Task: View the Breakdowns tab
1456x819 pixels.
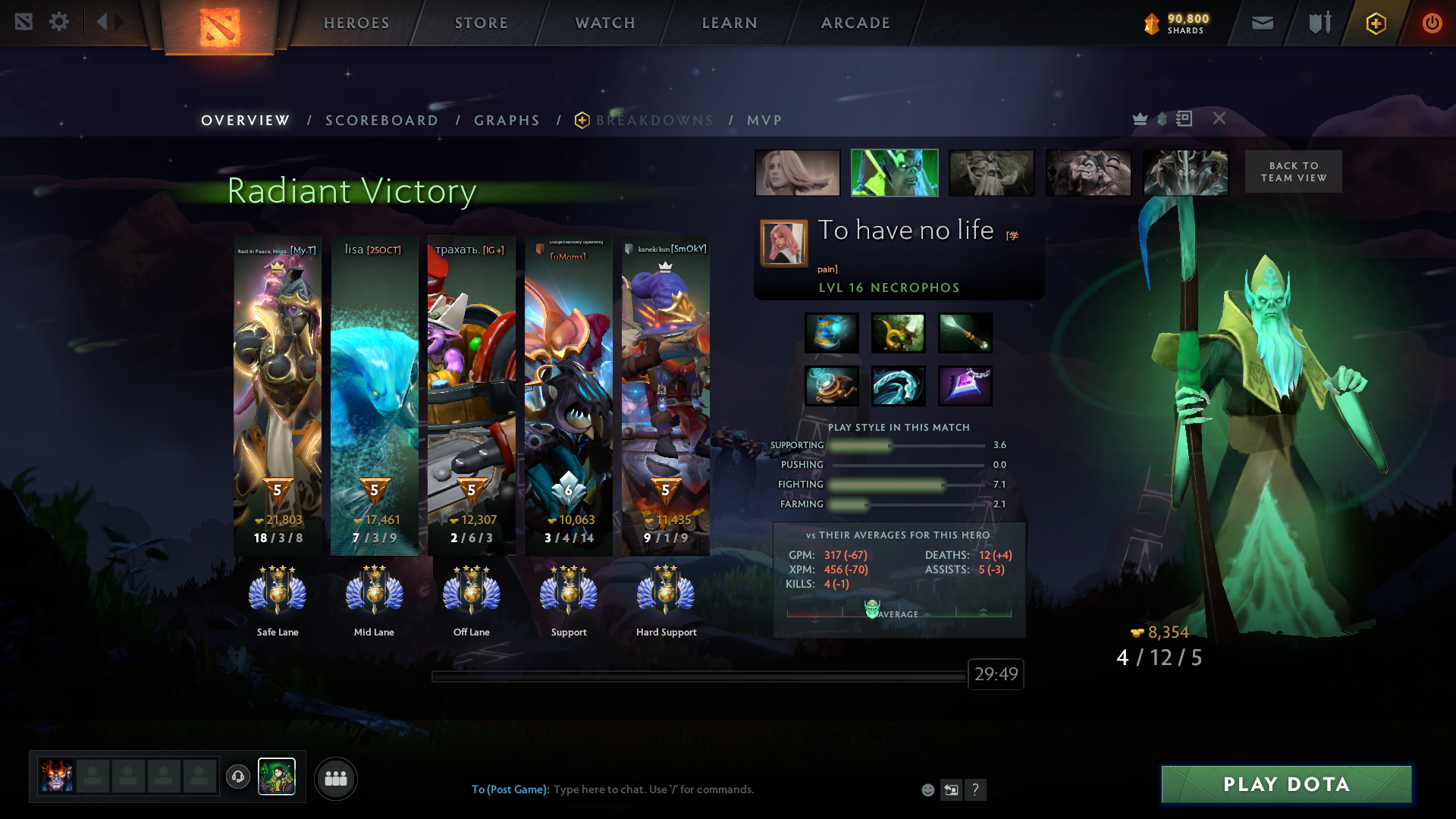Action: 654,121
